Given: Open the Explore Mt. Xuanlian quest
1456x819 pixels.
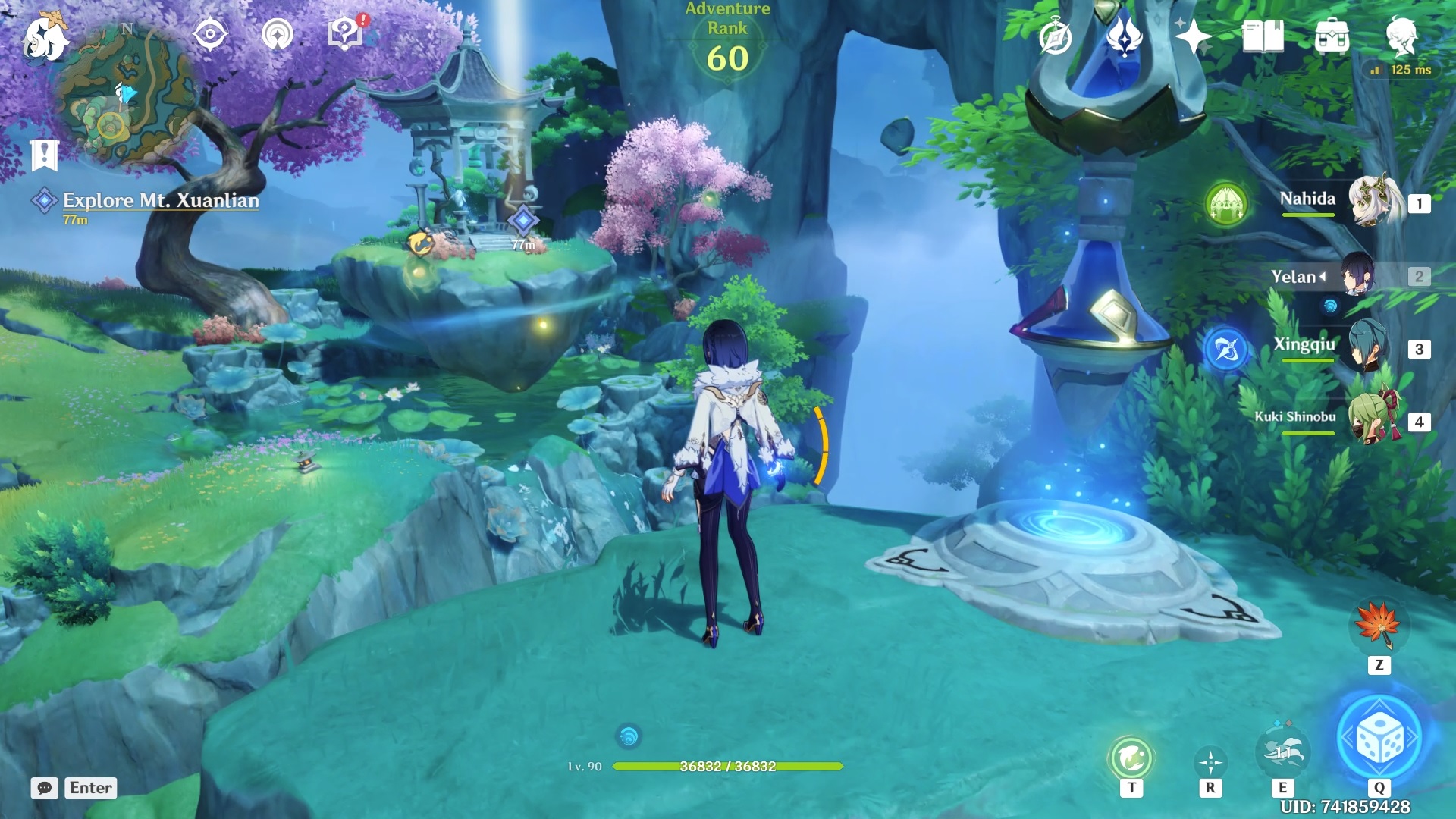Looking at the screenshot, I should 159,202.
